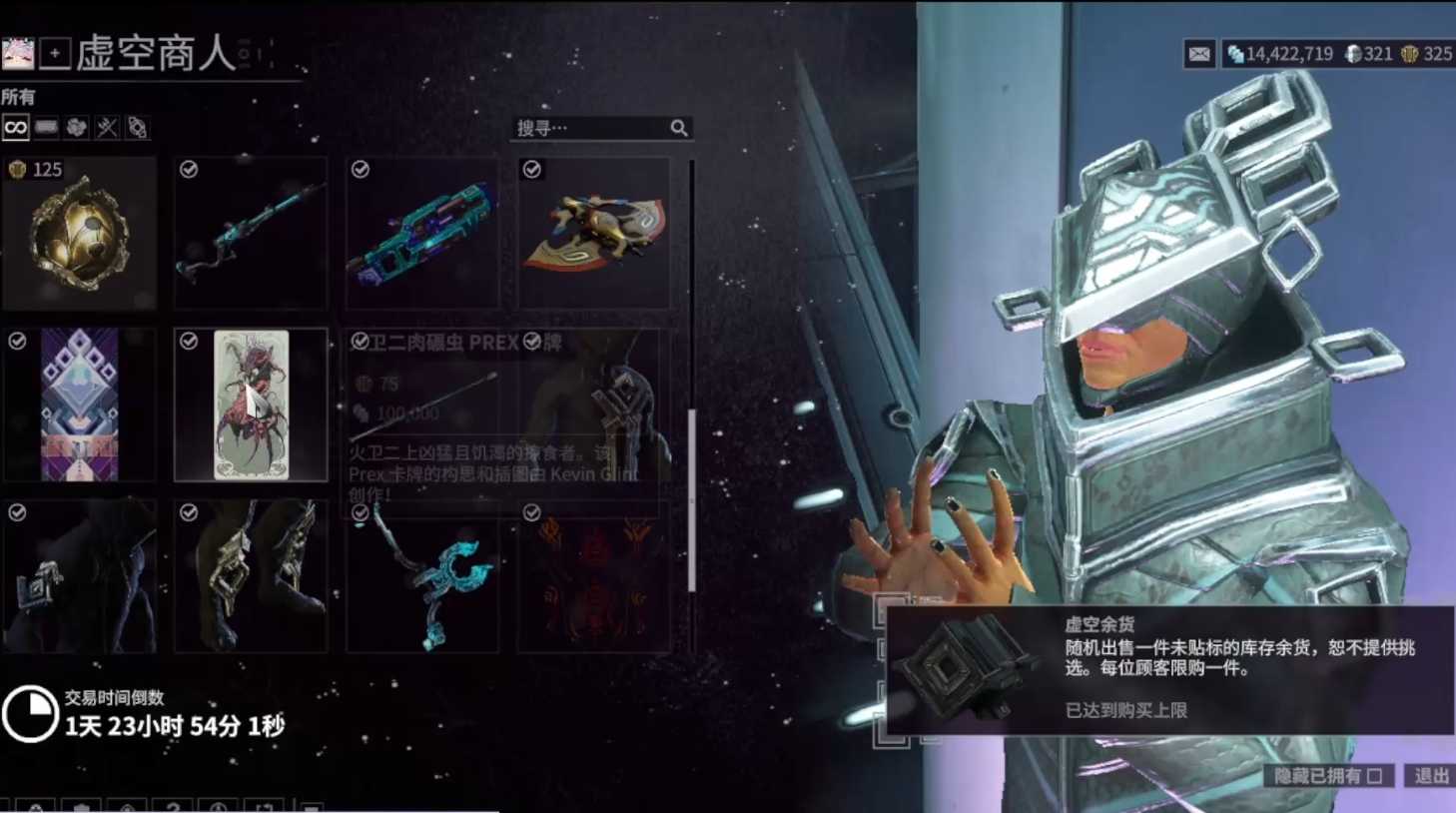Screen dimensions: 1456x813
Task: Open the mail envelope icon near the currencies
Action: point(1199,55)
